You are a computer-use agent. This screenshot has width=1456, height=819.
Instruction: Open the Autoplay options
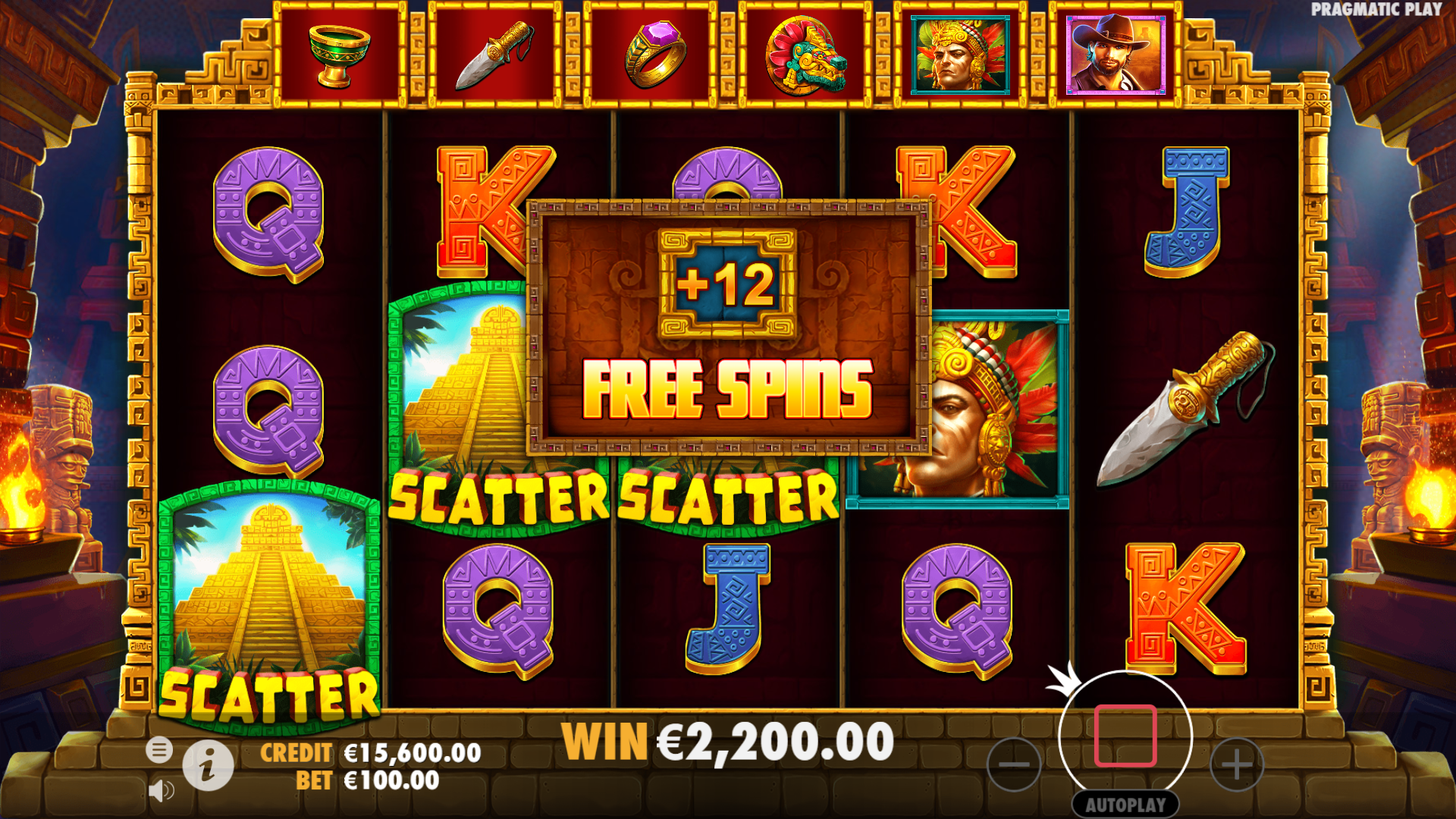point(1125,805)
